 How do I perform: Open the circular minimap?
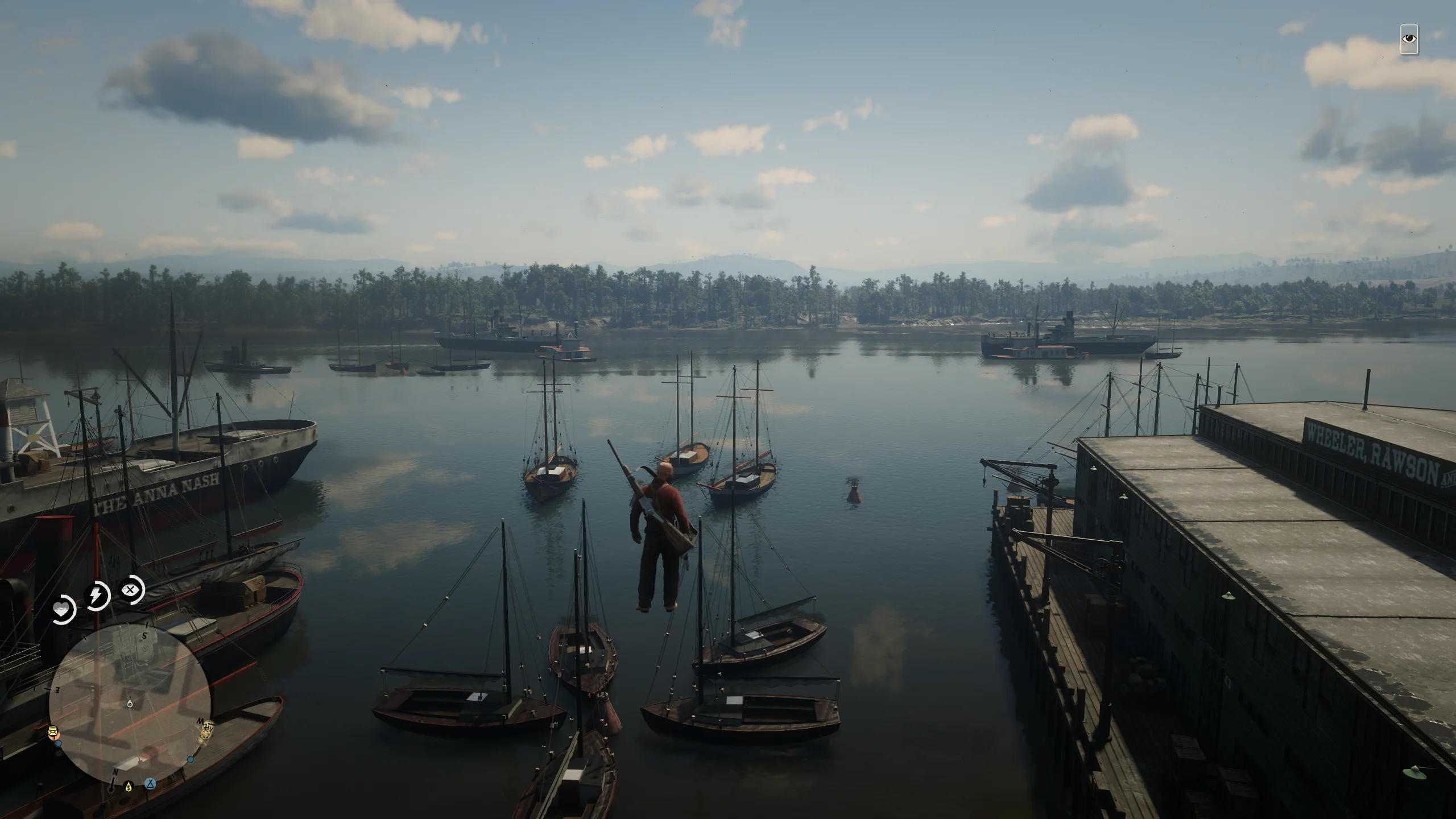point(130,704)
